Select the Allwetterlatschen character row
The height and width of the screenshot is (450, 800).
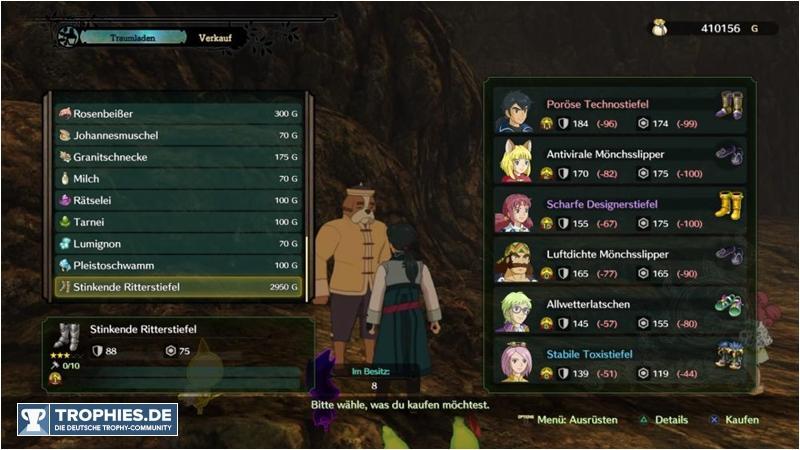coord(620,312)
